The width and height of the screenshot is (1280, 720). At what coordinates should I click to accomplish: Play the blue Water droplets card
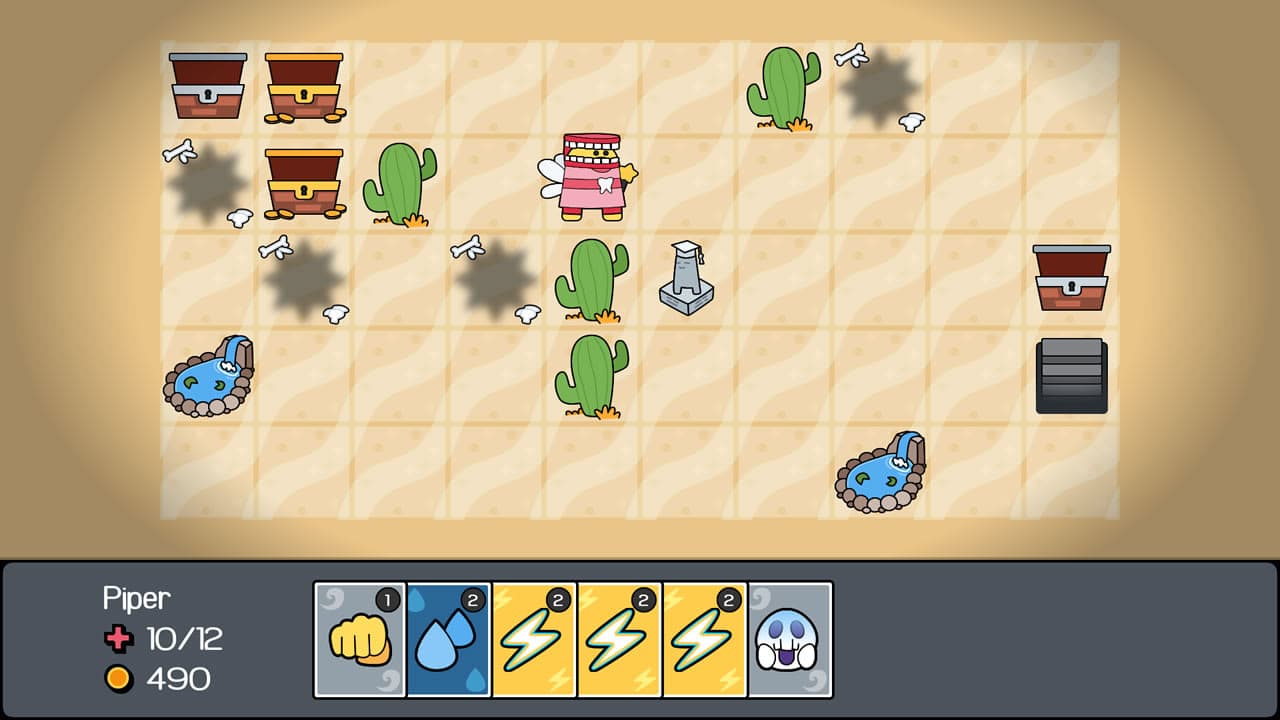click(447, 640)
